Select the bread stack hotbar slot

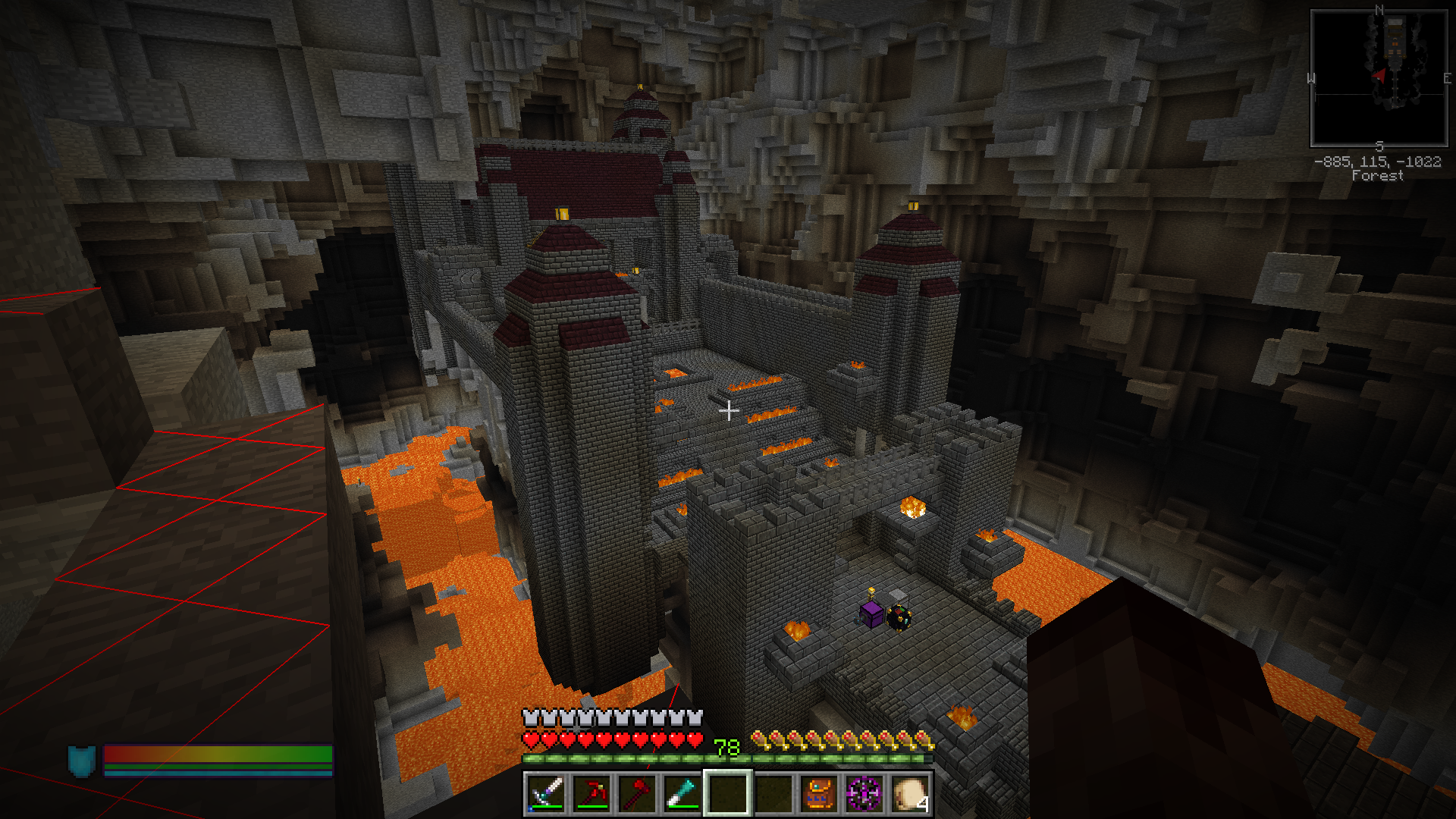tap(910, 793)
